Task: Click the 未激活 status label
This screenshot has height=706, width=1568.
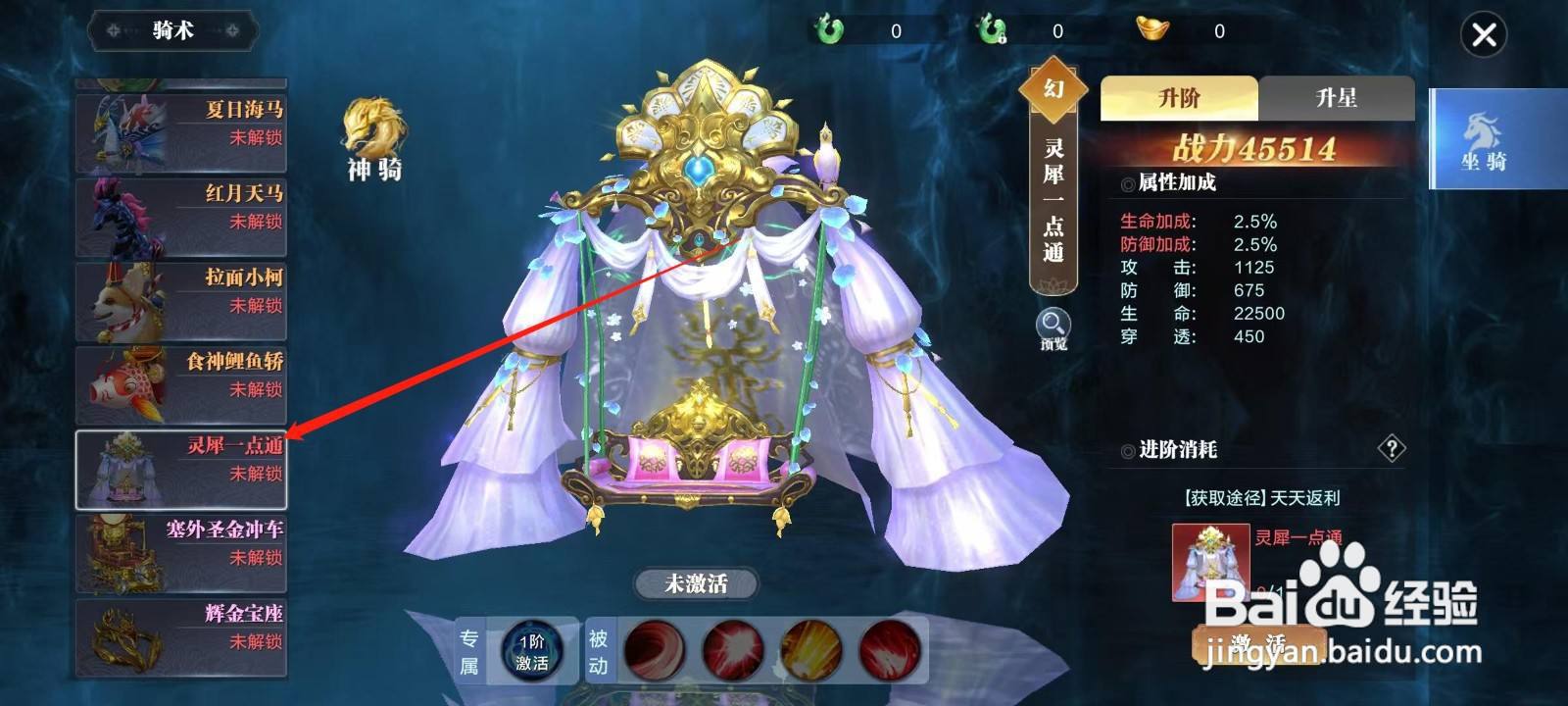Action: coord(699,580)
